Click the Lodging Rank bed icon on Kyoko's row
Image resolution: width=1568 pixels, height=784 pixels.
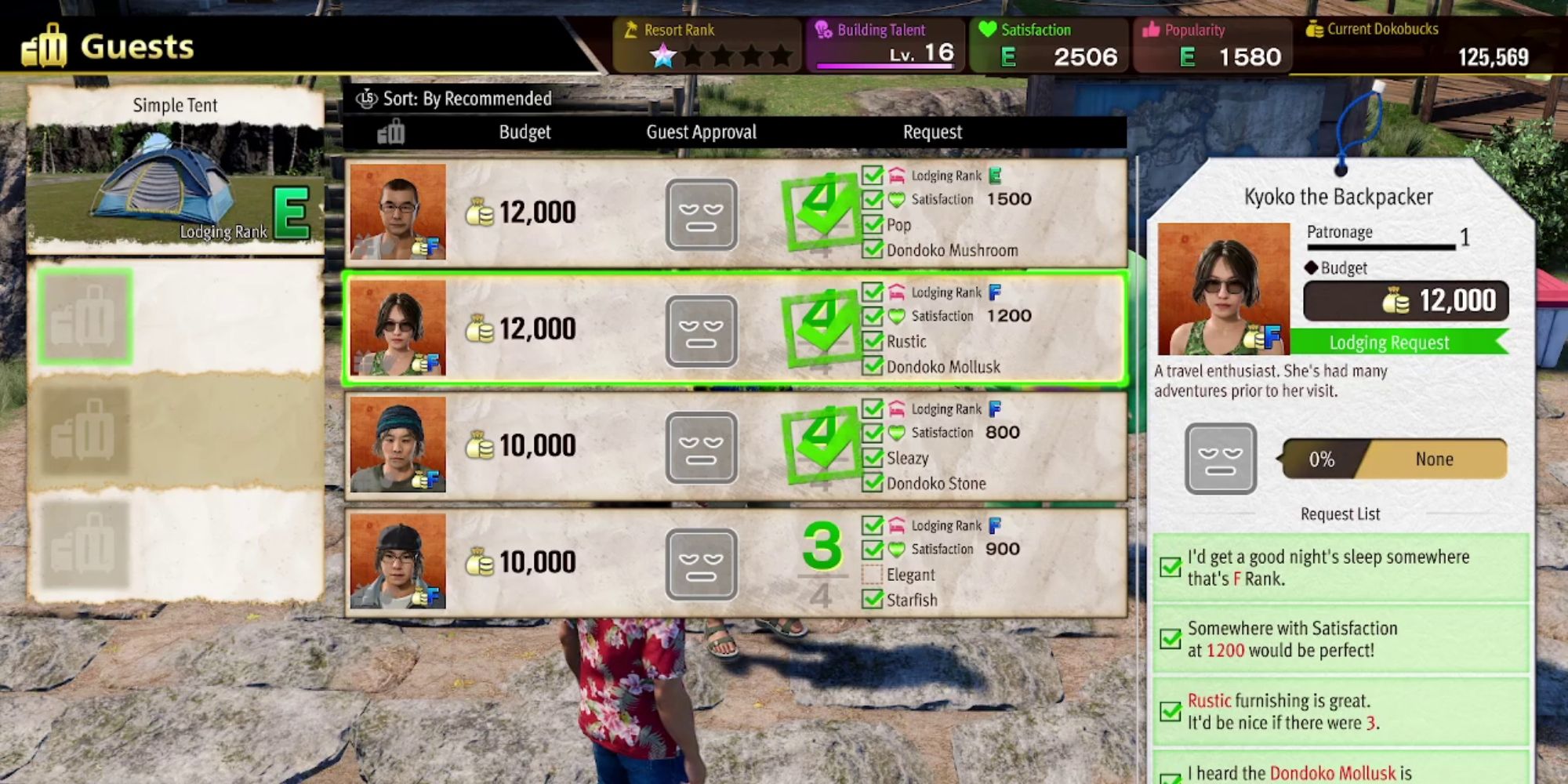coord(898,291)
